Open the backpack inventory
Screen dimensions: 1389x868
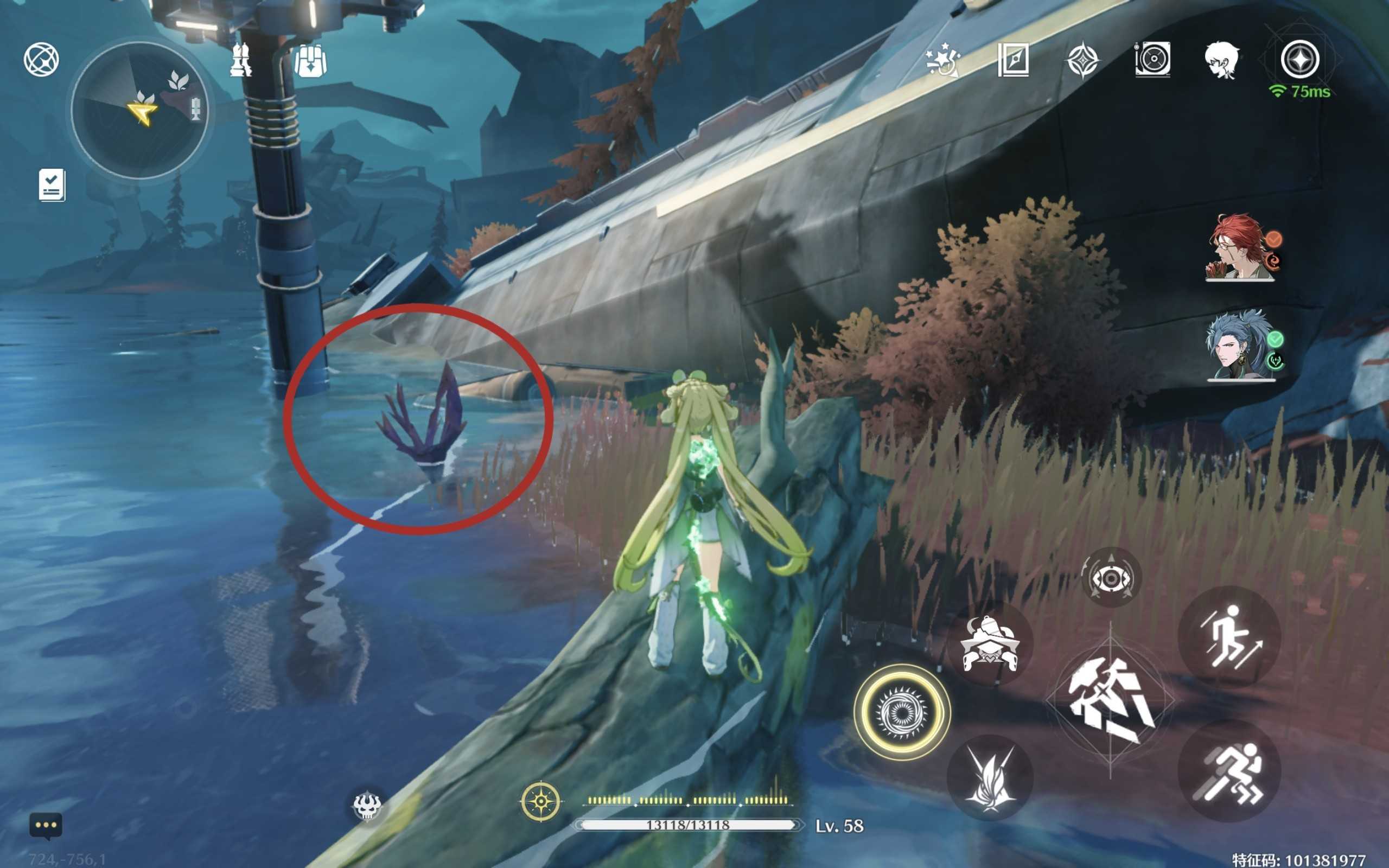point(310,60)
